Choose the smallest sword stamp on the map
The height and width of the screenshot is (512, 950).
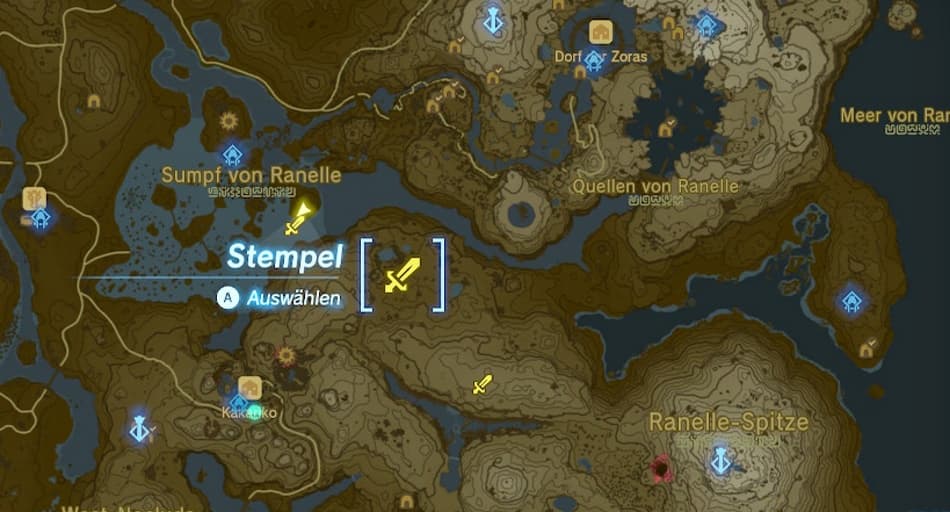(x=482, y=384)
